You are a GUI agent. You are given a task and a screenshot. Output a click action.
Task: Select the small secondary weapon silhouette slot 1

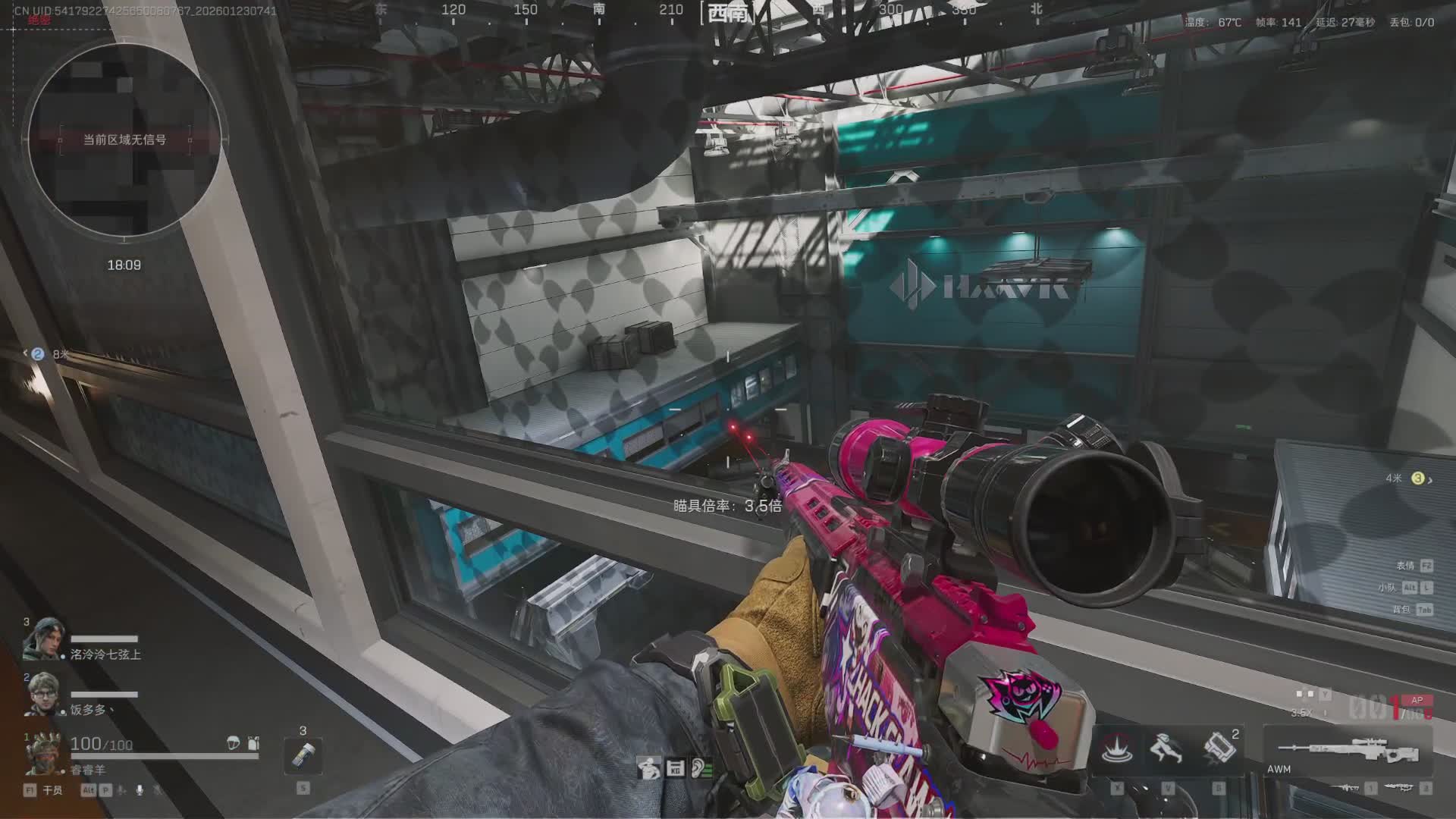[x=1348, y=789]
